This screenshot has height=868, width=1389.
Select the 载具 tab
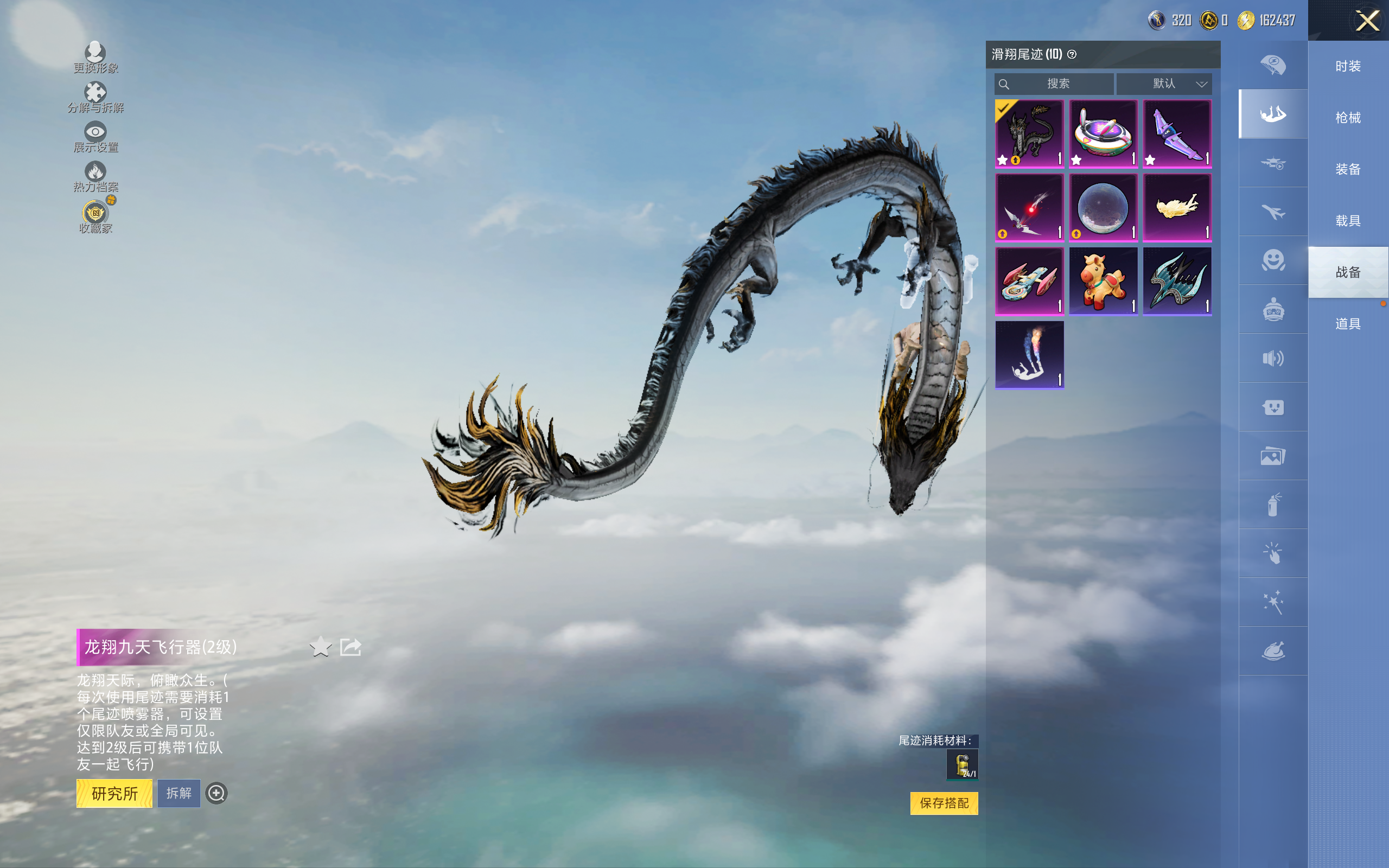coord(1348,221)
